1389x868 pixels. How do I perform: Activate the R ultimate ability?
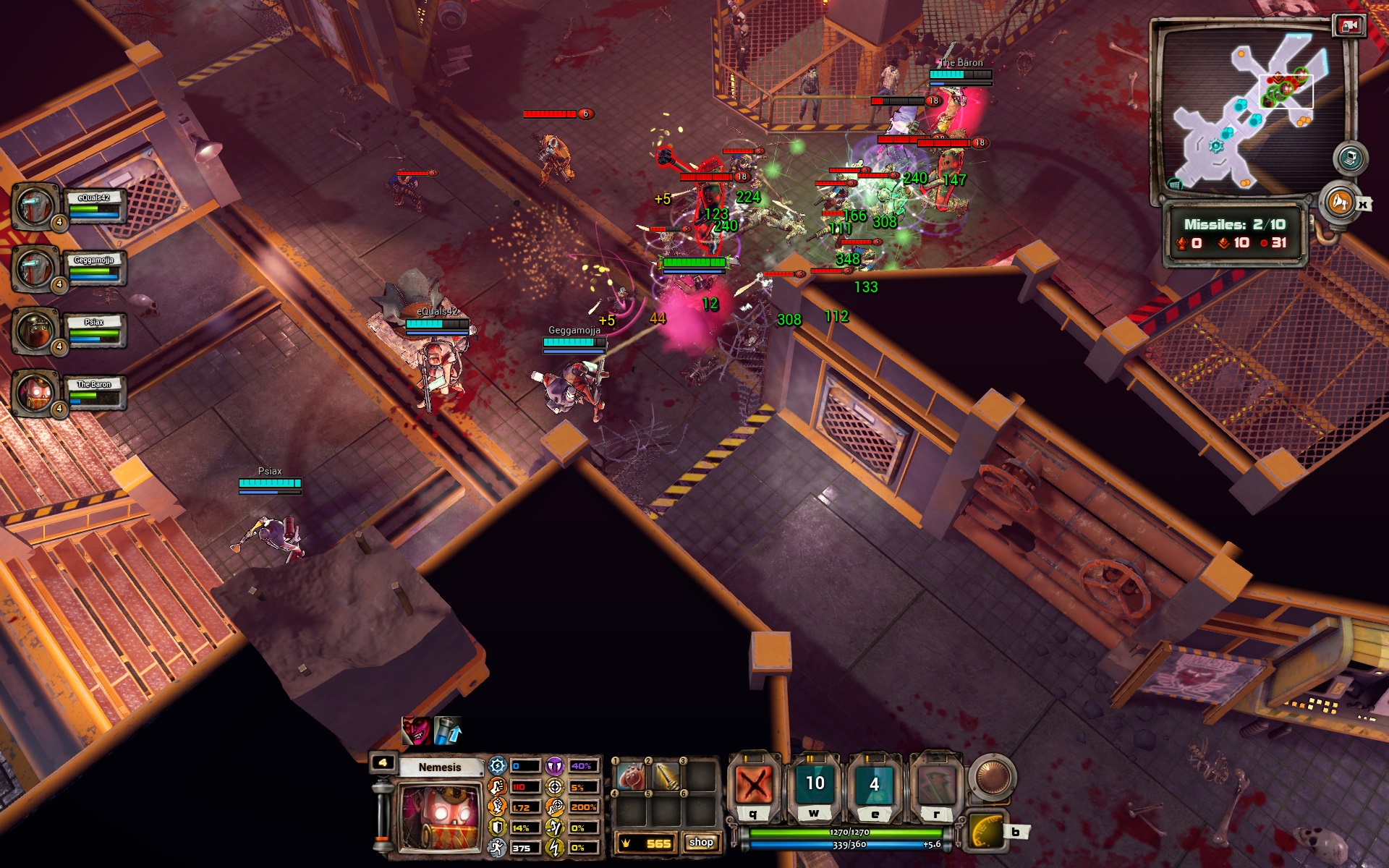pos(936,784)
